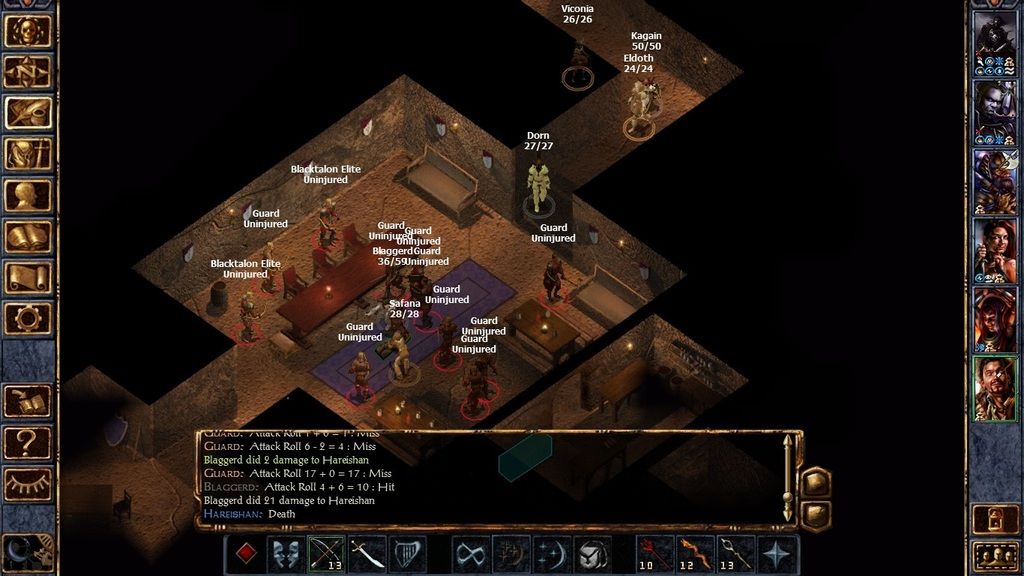Toggle the closed-eye highlight button
This screenshot has height=576, width=1024.
tap(28, 483)
